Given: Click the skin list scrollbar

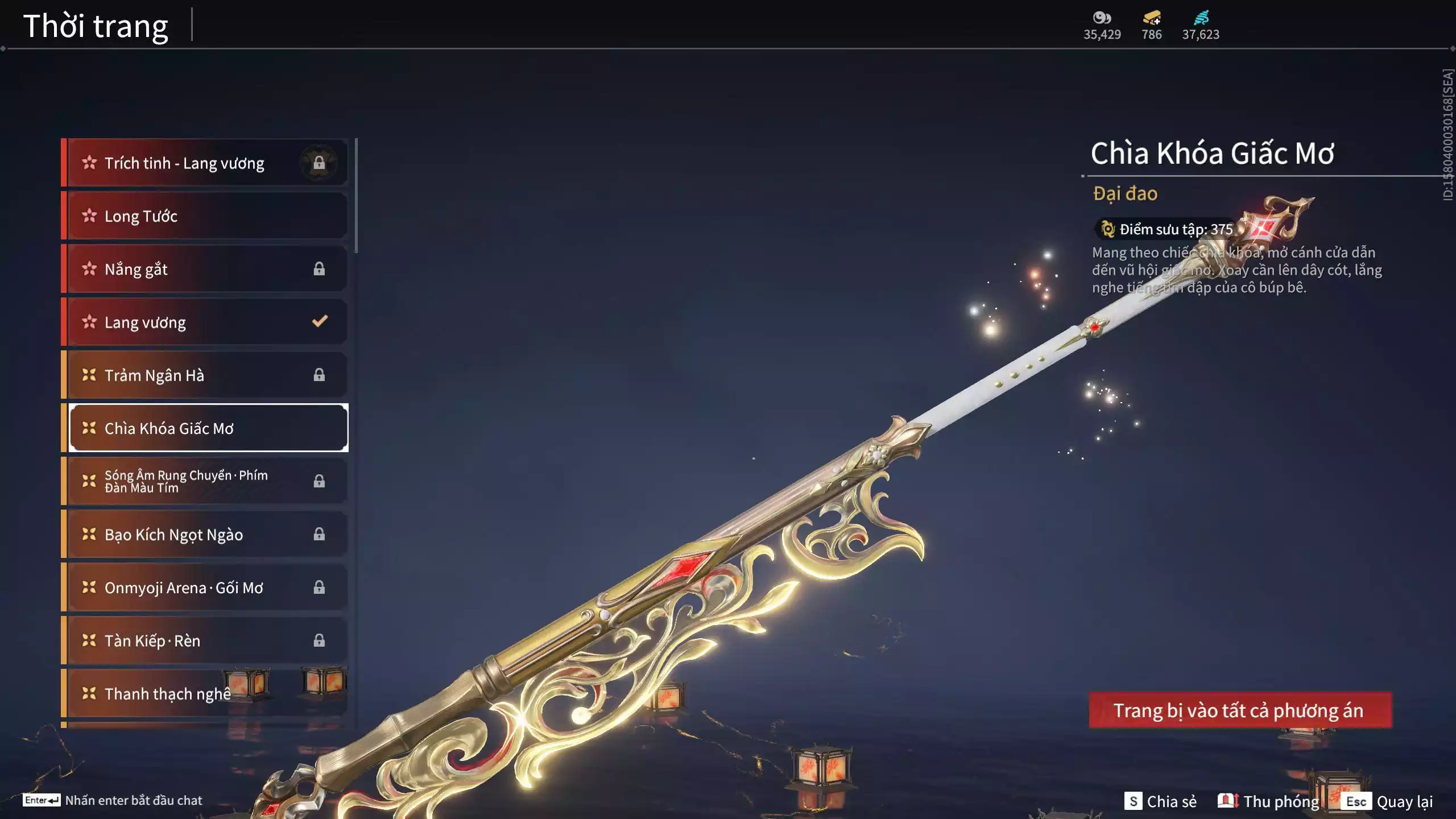Looking at the screenshot, I should pyautogui.click(x=356, y=196).
